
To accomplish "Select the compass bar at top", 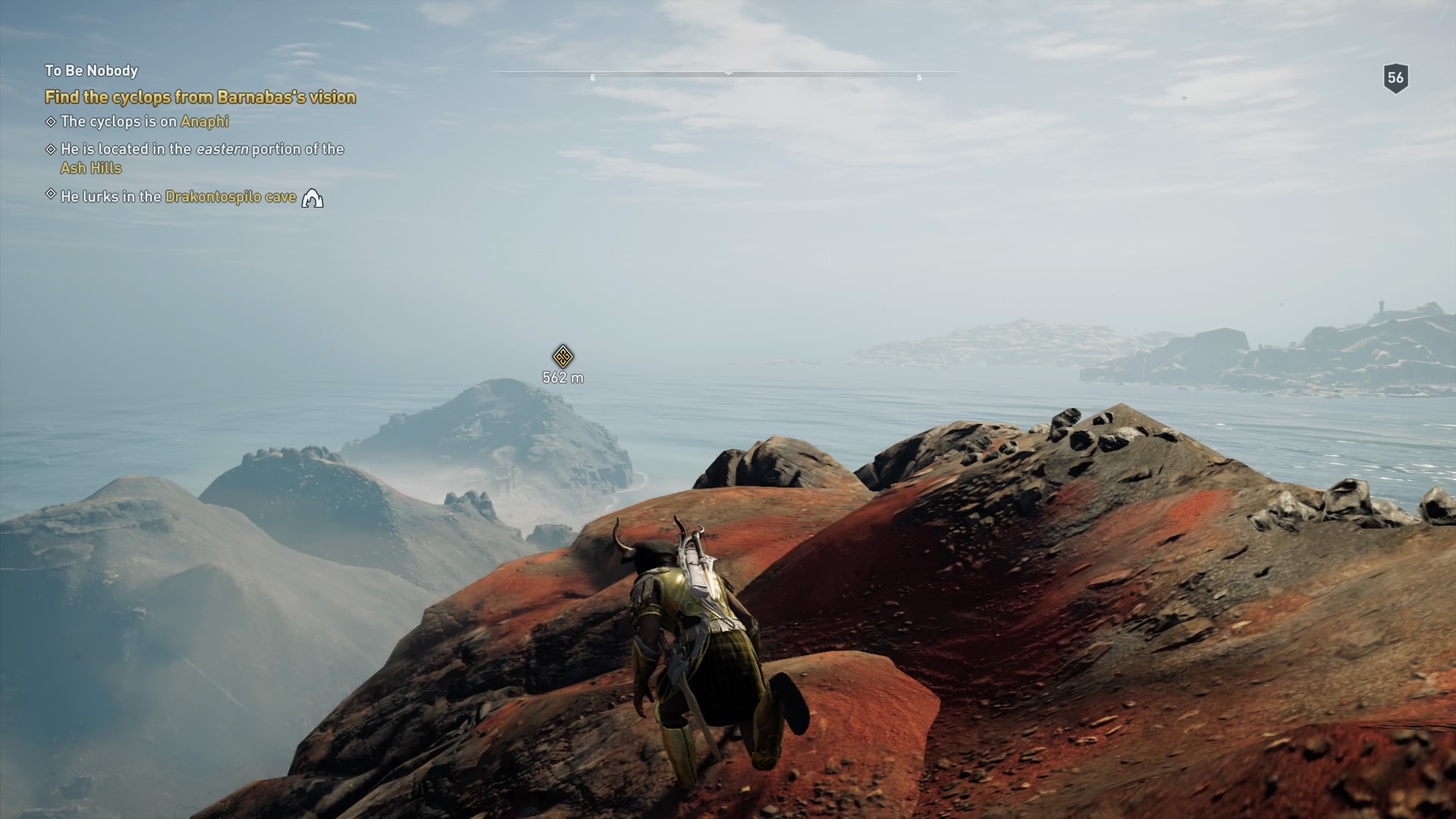I will tap(728, 74).
